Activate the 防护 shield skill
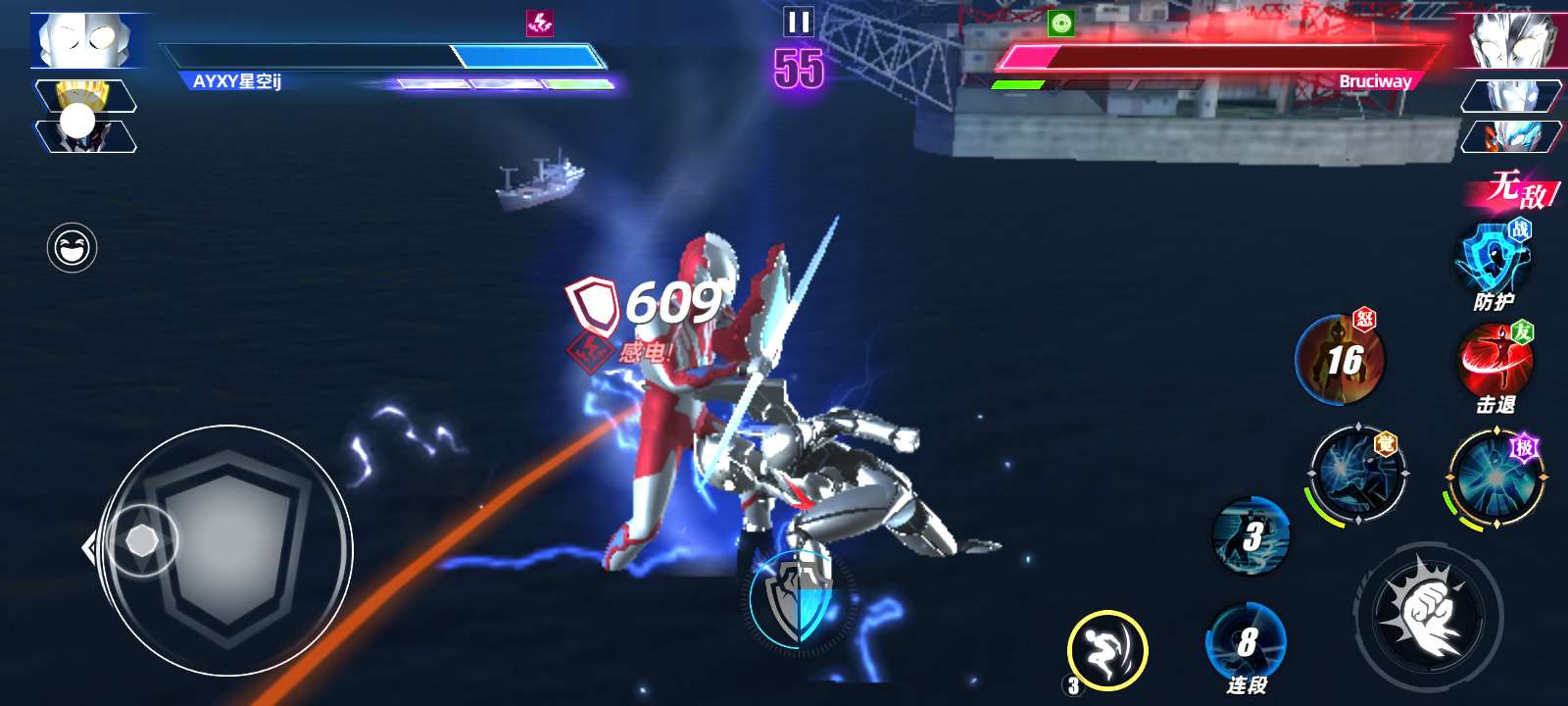Screen dimensions: 1568x706 pyautogui.click(x=1494, y=260)
